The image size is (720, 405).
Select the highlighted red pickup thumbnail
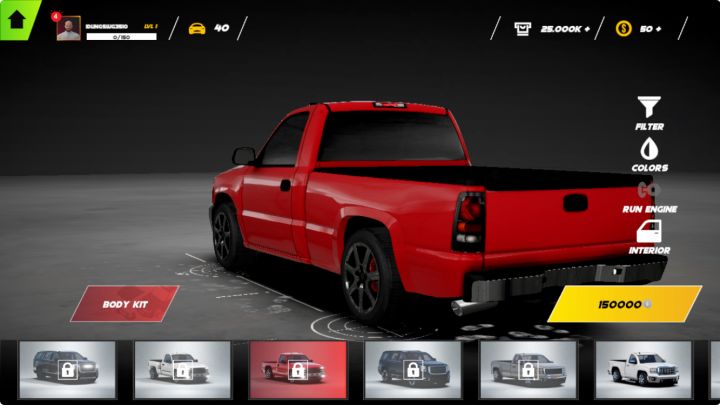point(297,370)
